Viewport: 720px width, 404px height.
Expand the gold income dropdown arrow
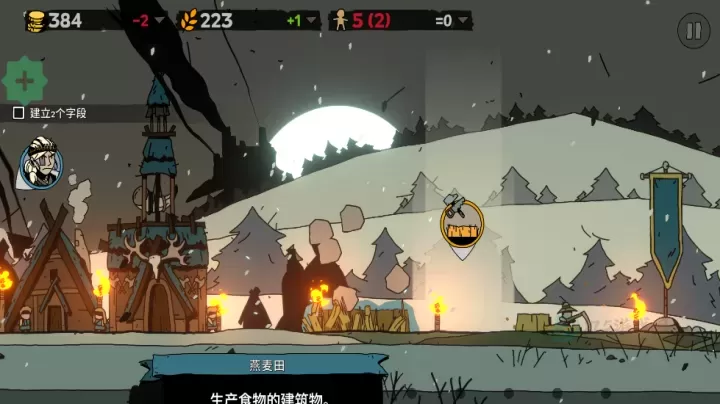pos(160,20)
